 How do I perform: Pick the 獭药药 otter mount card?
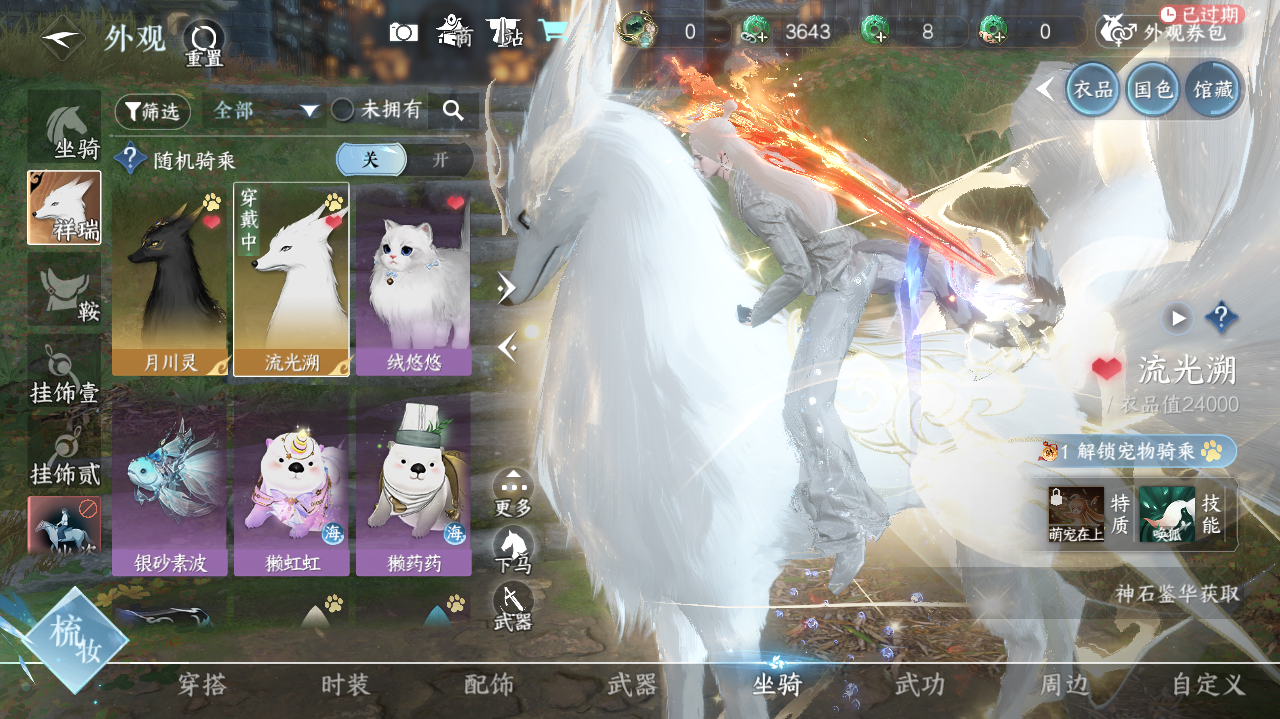pyautogui.click(x=413, y=485)
